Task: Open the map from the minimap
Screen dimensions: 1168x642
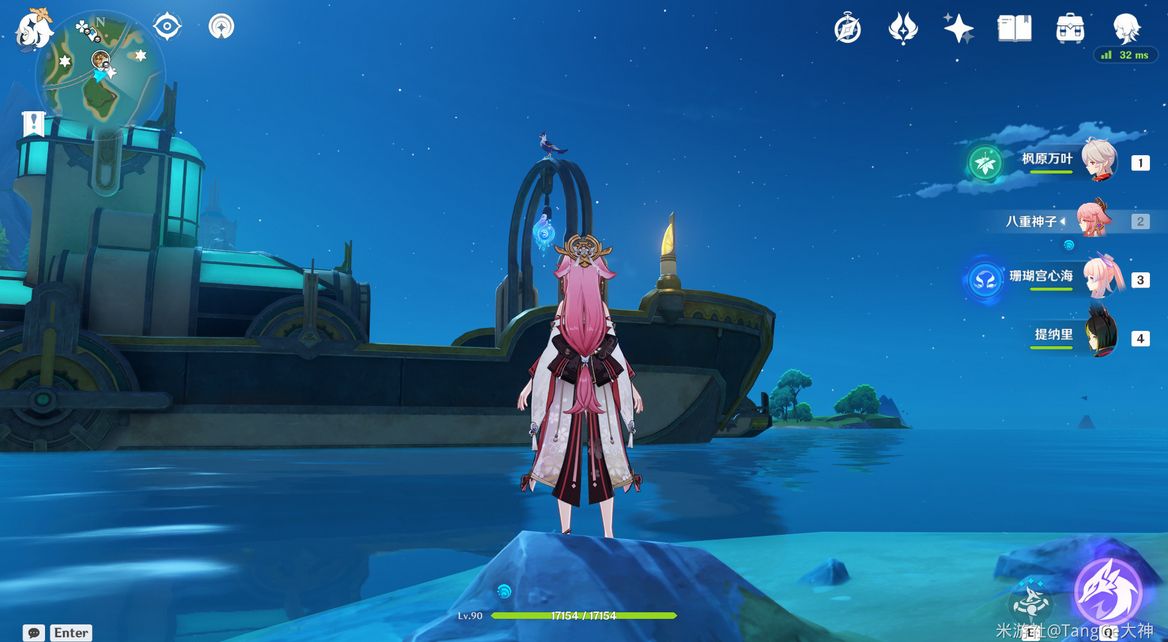Action: coord(100,66)
